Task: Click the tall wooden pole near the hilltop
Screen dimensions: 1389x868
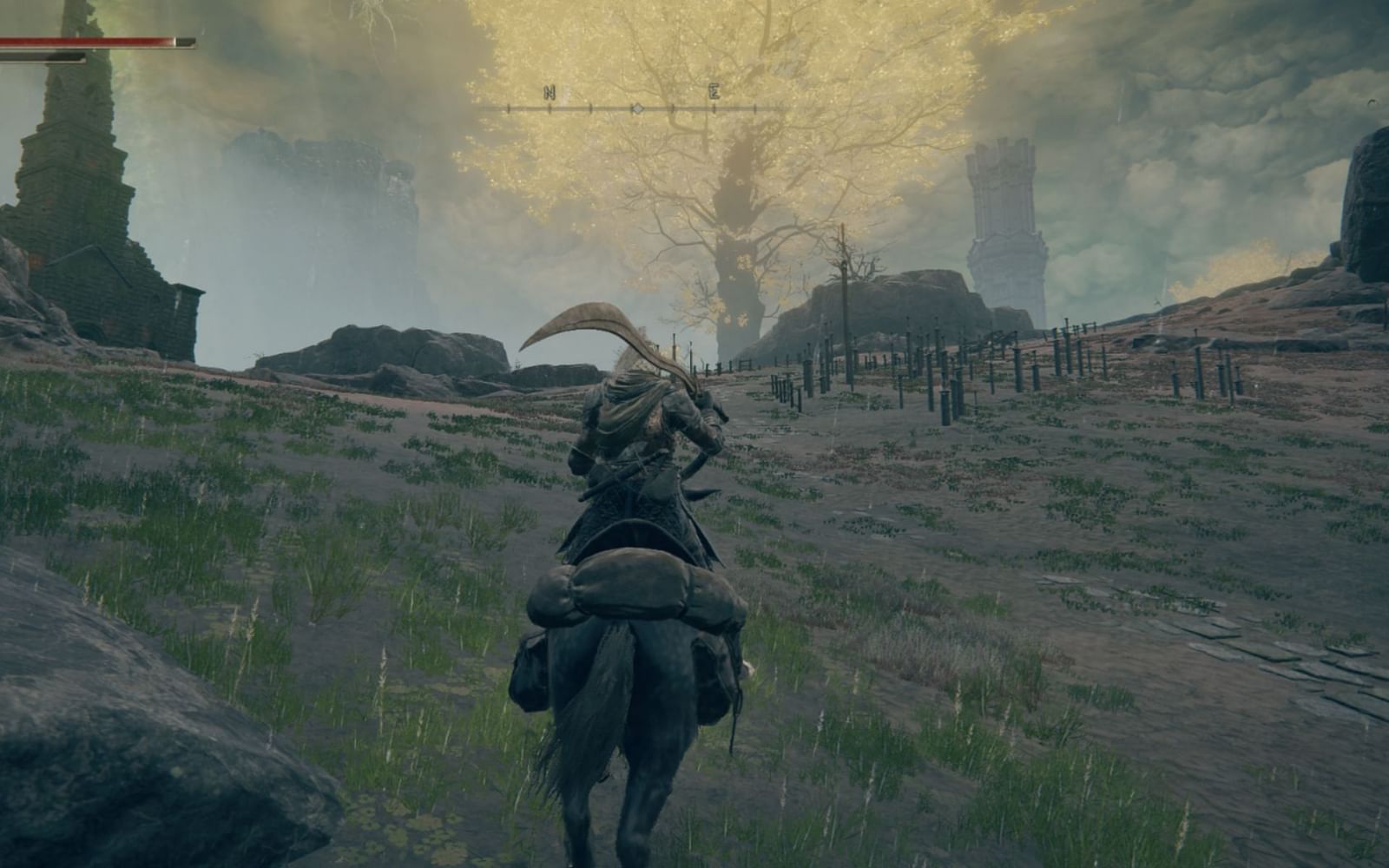Action: coord(842,278)
